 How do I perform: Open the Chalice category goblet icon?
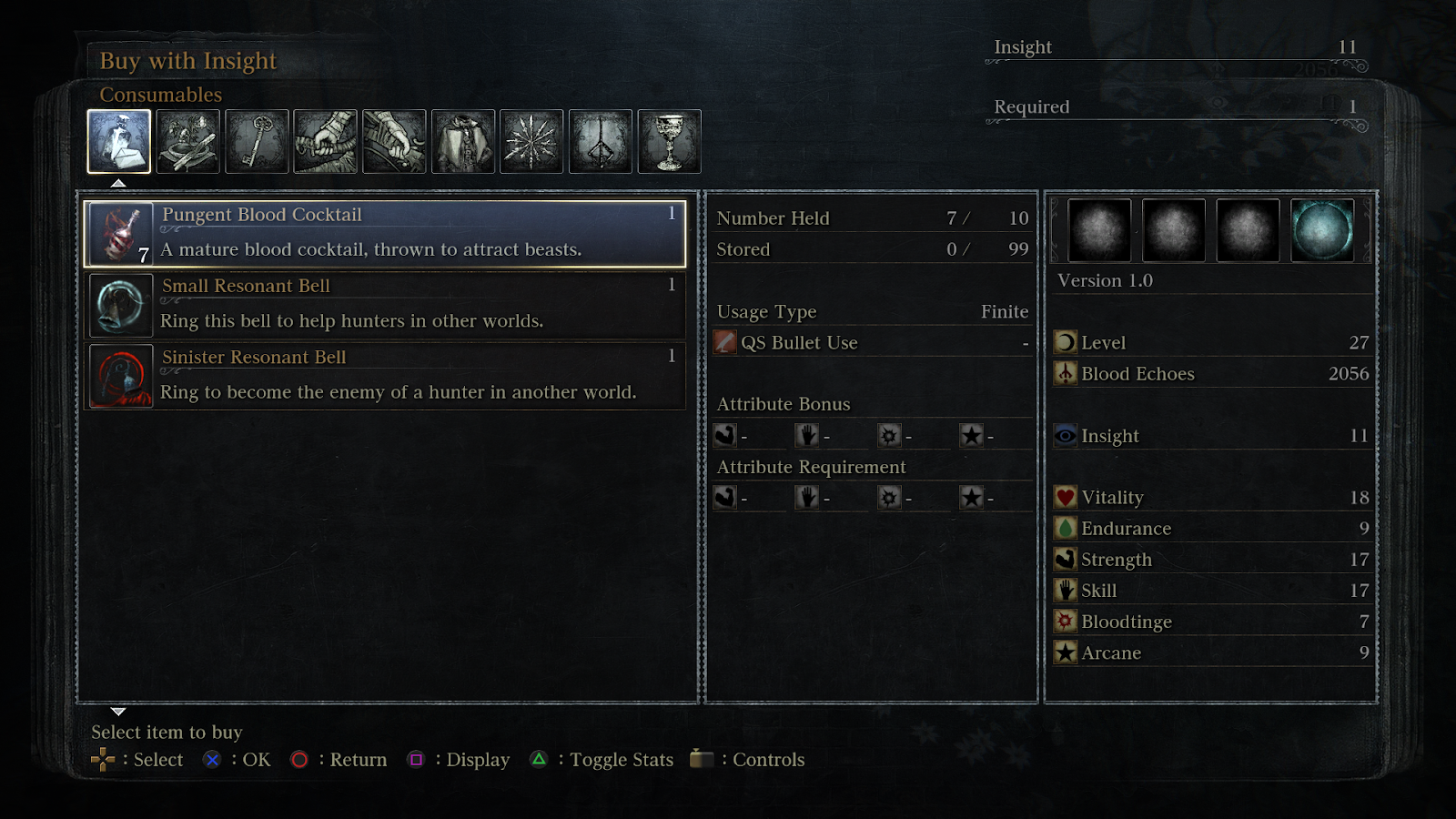671,141
